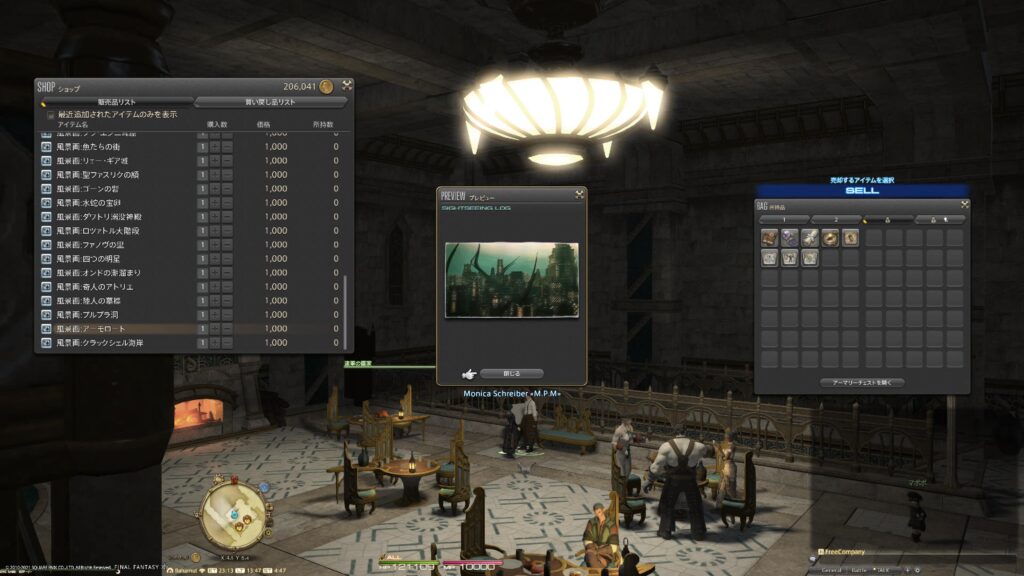Select the golden ring item in the bag
1024x576 pixels.
[x=830, y=238]
